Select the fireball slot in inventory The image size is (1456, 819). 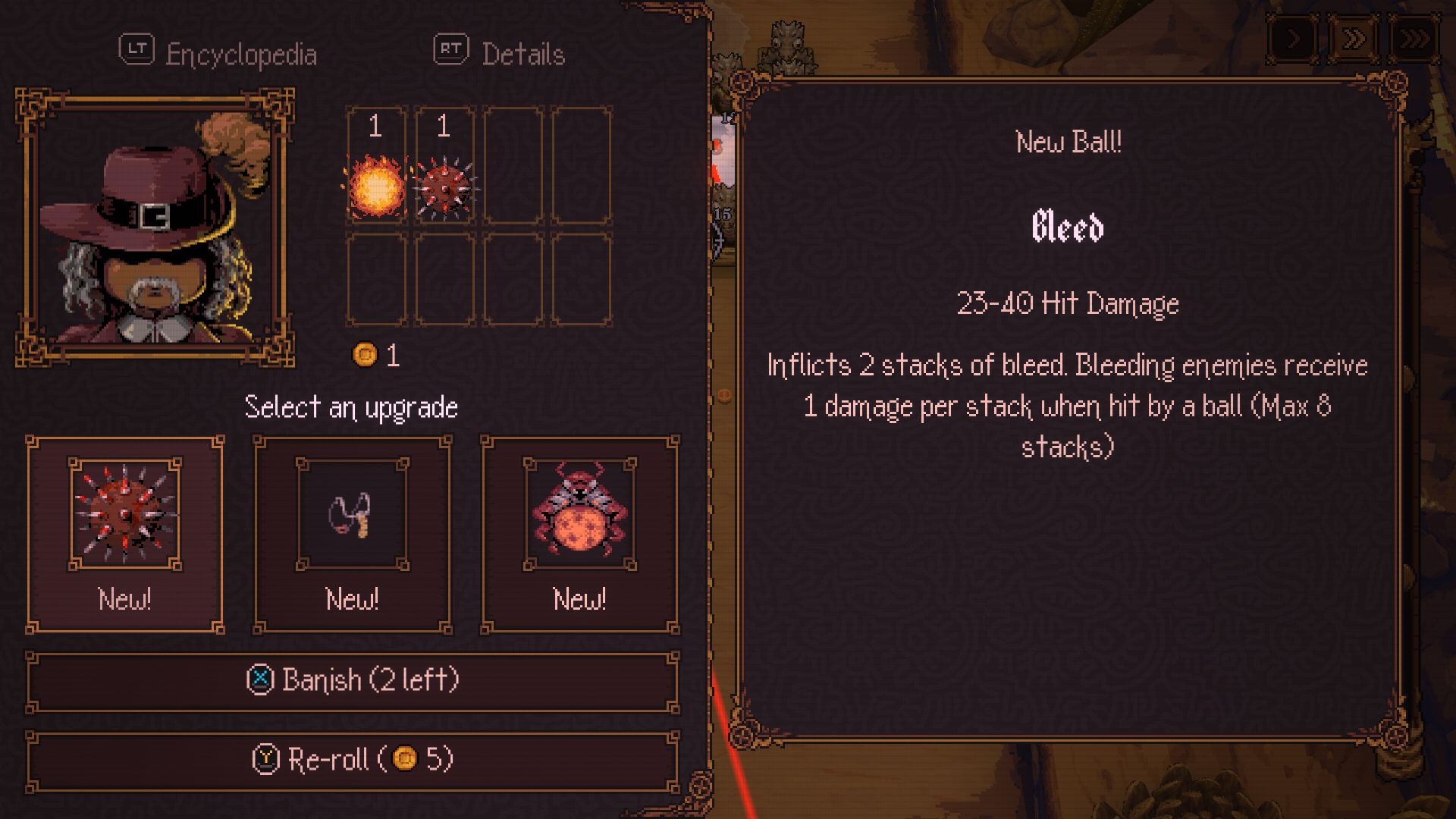click(376, 166)
